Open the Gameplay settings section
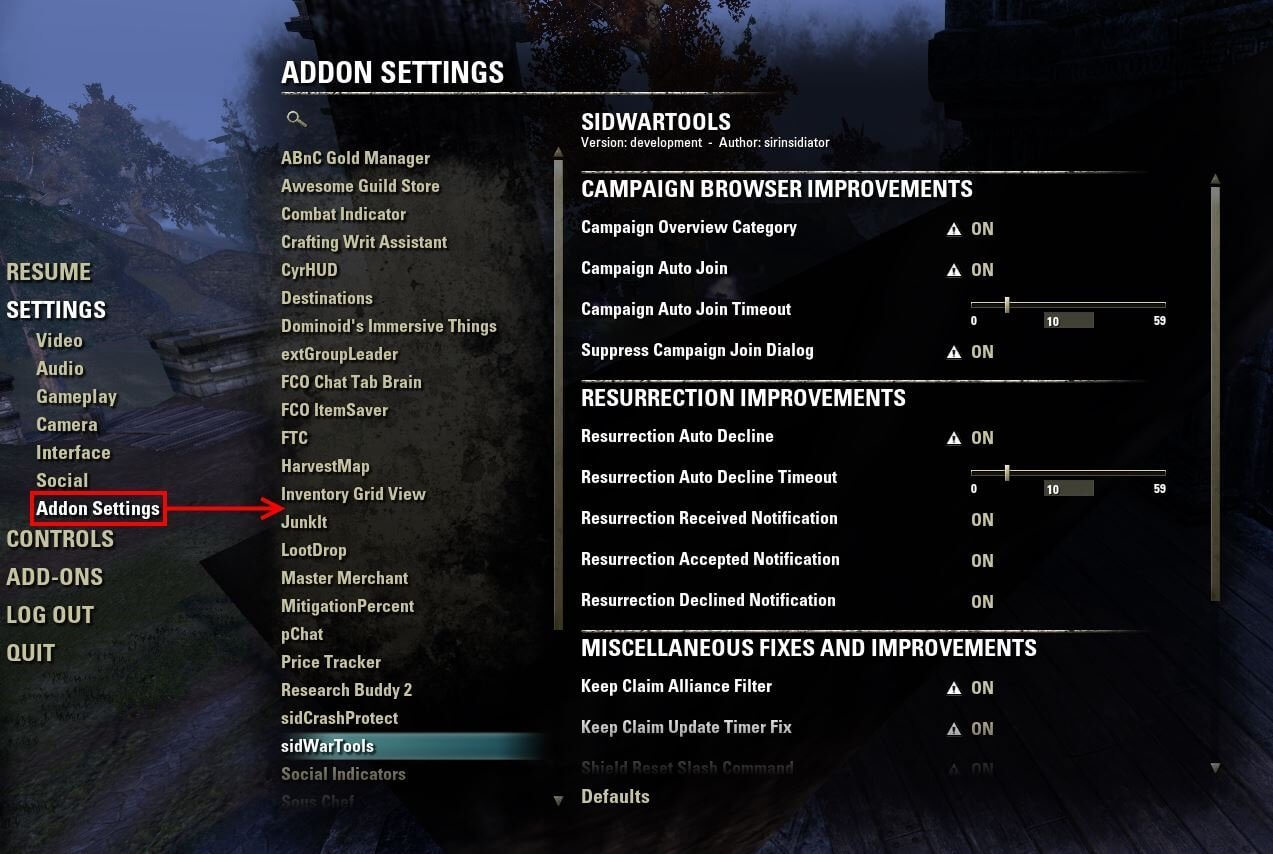 76,397
